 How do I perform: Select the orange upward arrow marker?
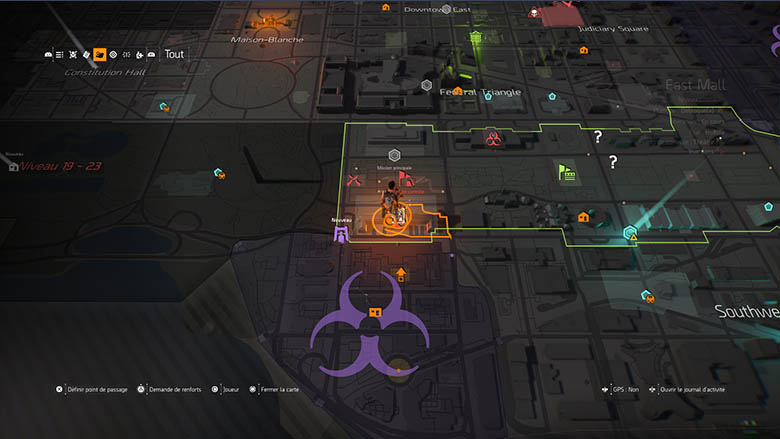401,273
